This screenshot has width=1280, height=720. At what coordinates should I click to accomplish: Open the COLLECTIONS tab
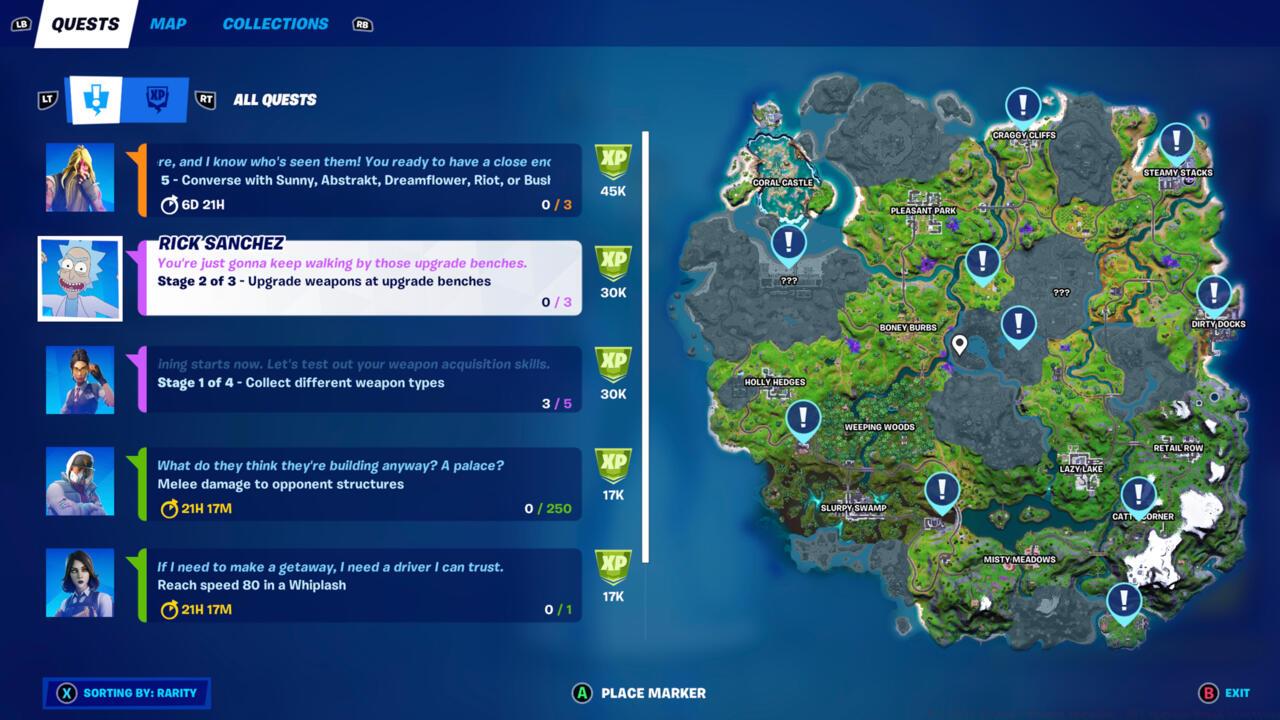click(x=274, y=23)
